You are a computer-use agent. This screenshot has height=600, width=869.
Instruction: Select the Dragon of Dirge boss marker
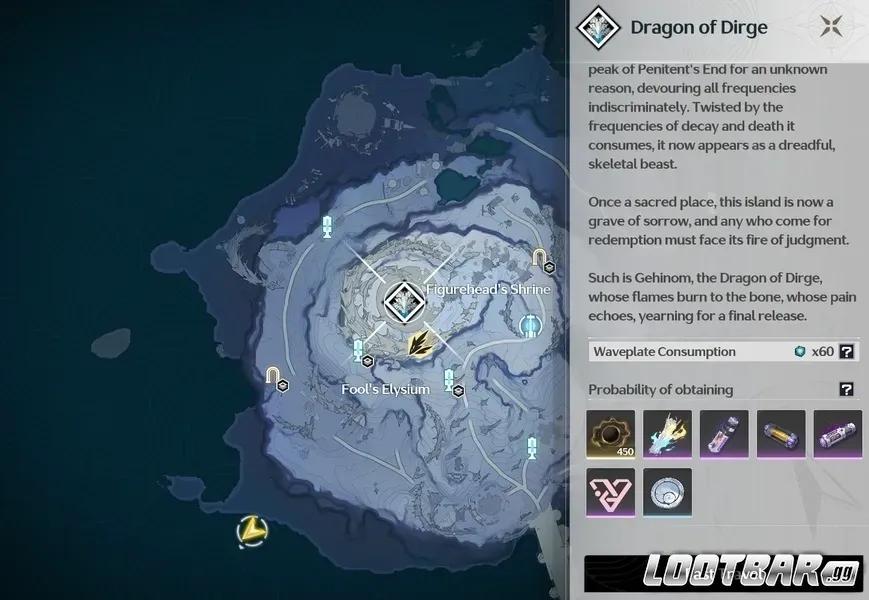point(403,299)
